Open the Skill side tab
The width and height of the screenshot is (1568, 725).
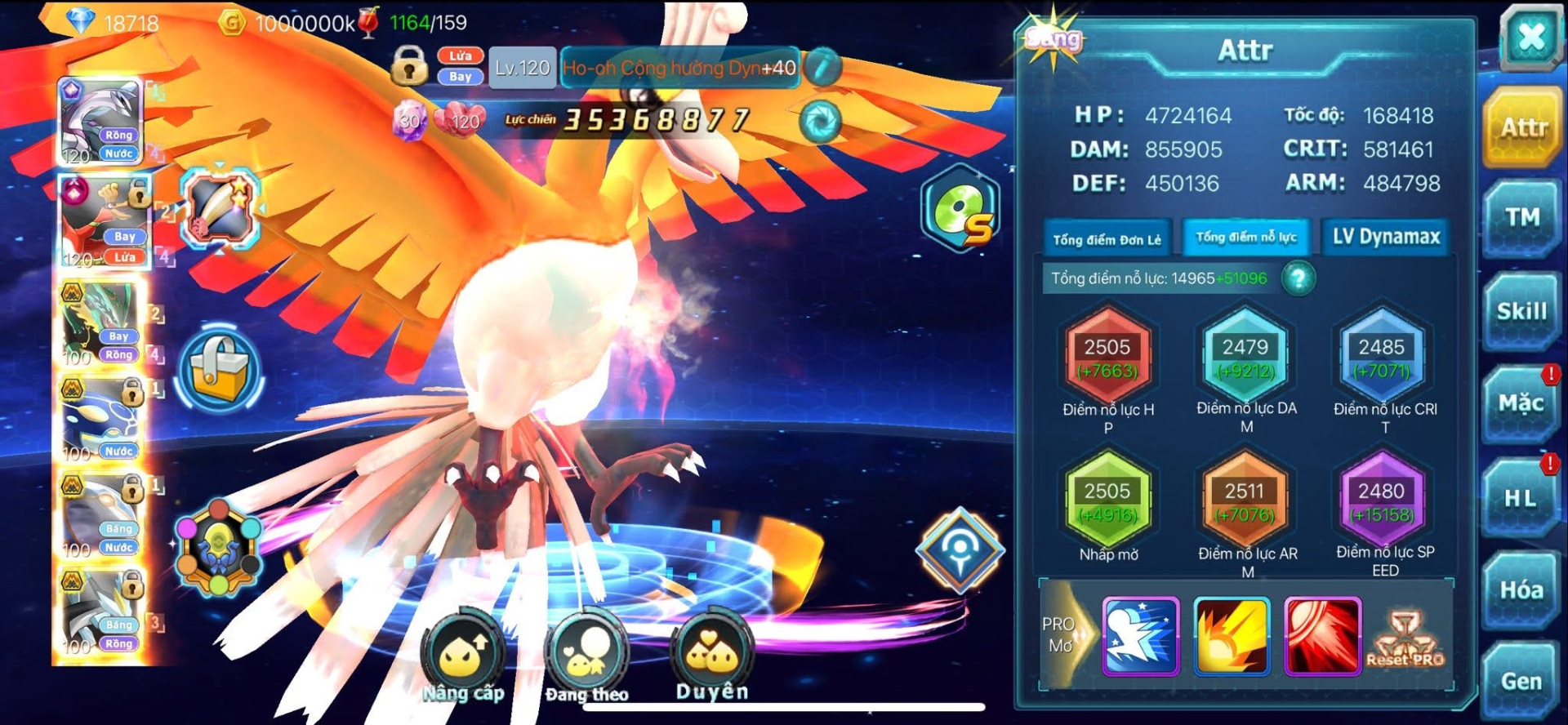click(x=1521, y=312)
